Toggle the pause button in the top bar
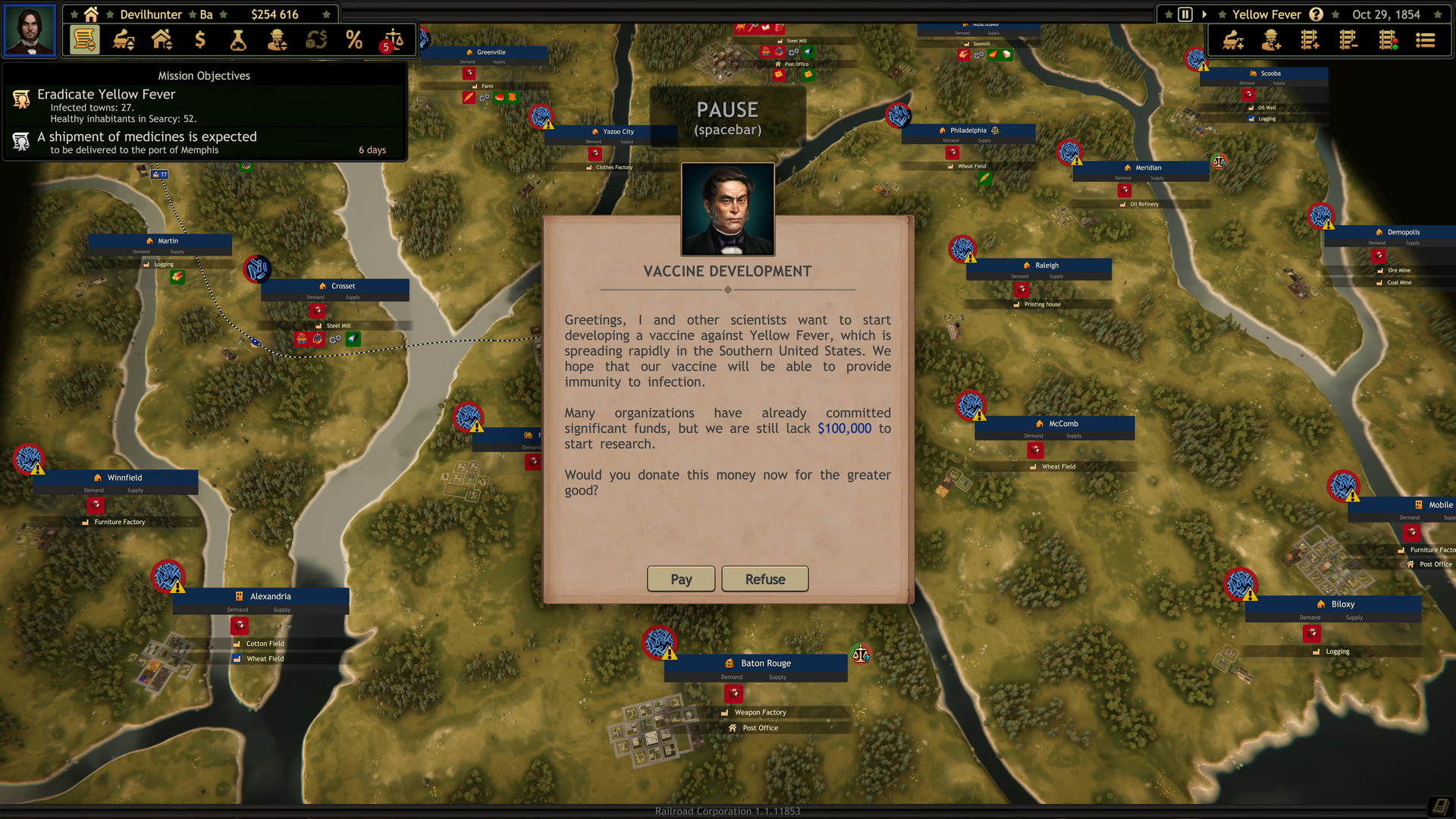1456x819 pixels. [1185, 14]
